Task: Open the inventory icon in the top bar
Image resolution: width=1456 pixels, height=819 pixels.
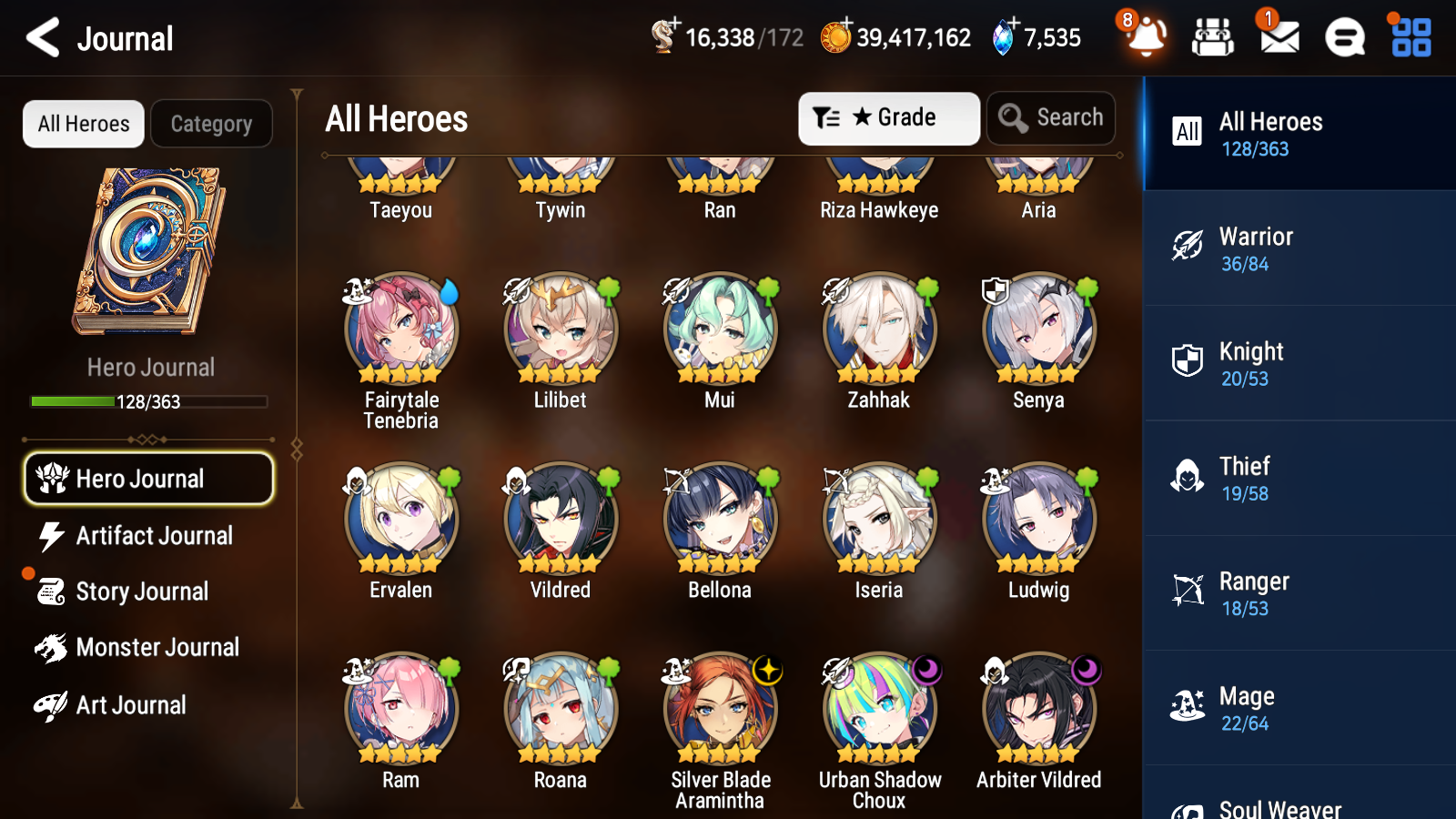Action: pos(1212,38)
